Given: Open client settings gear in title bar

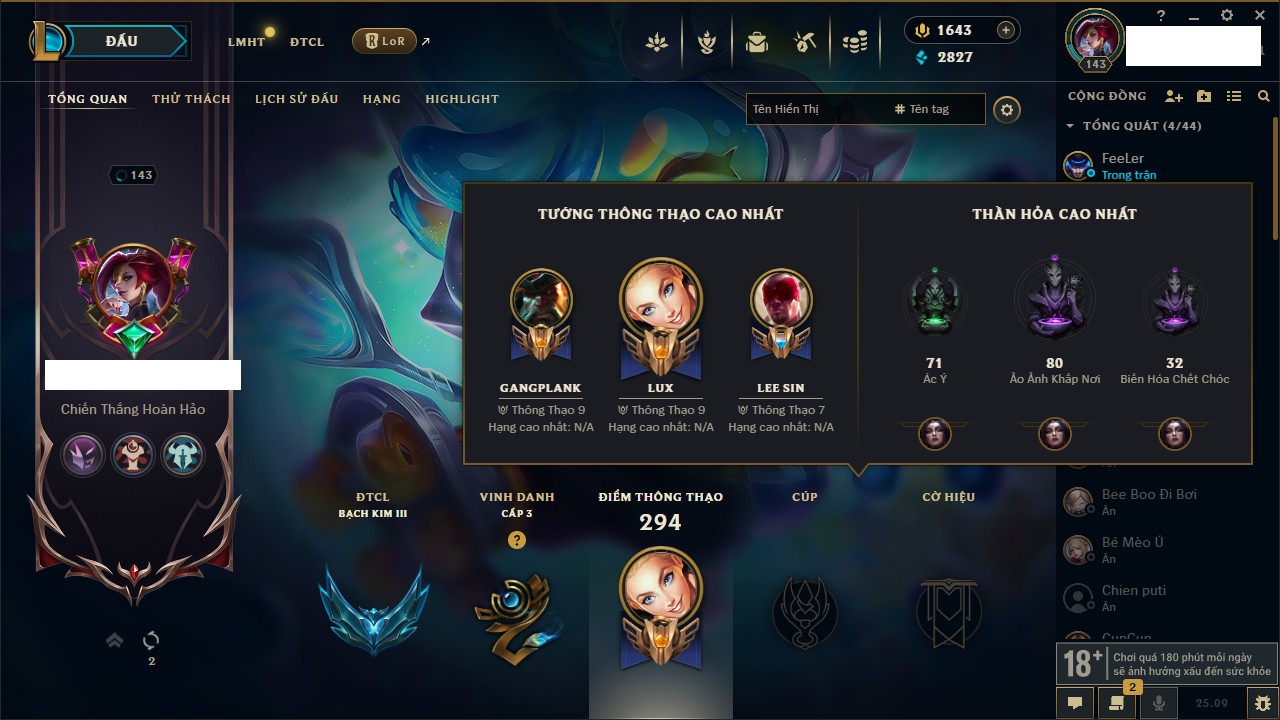Looking at the screenshot, I should pos(1227,15).
